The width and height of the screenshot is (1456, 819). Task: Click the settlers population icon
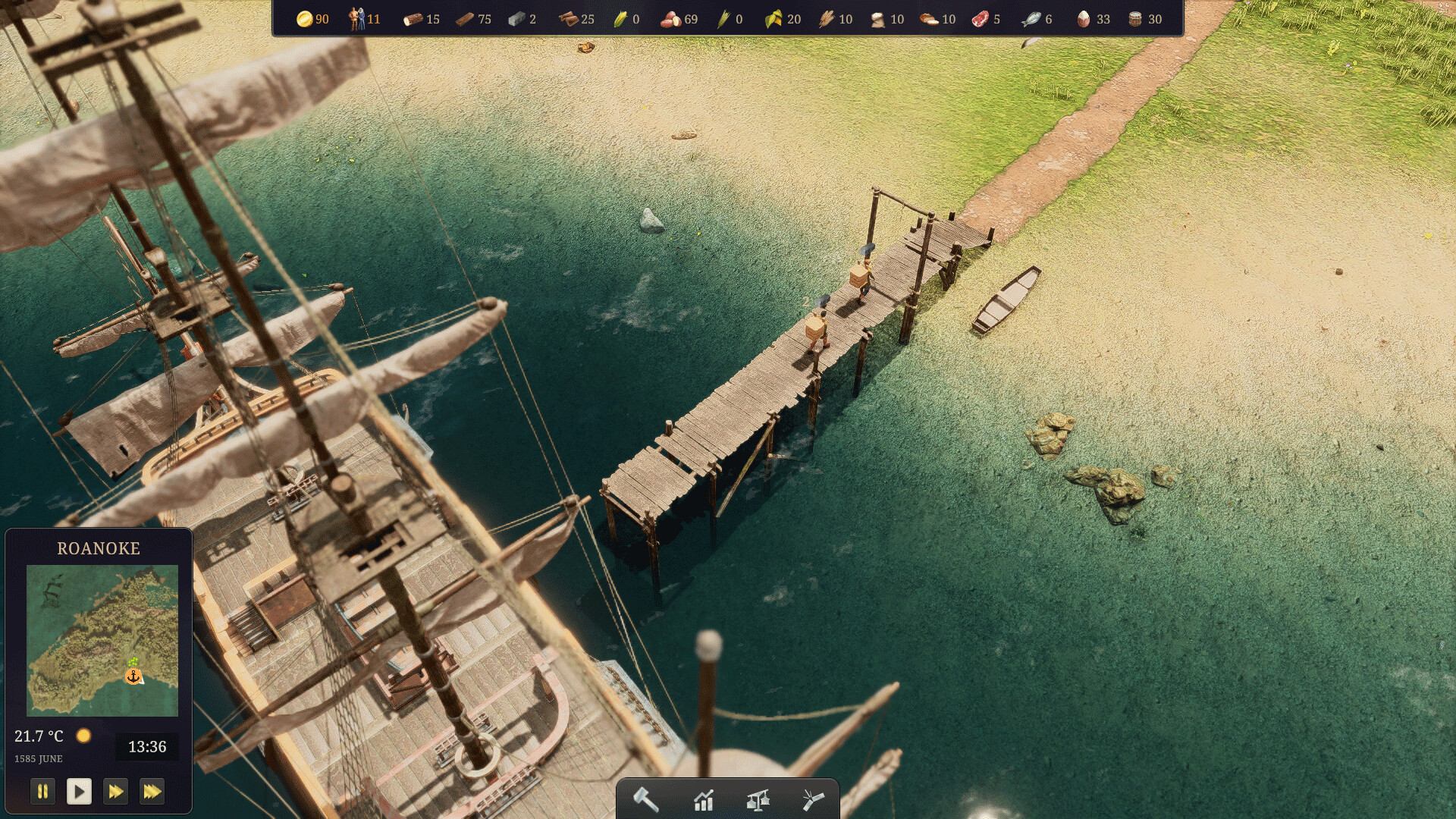[356, 18]
